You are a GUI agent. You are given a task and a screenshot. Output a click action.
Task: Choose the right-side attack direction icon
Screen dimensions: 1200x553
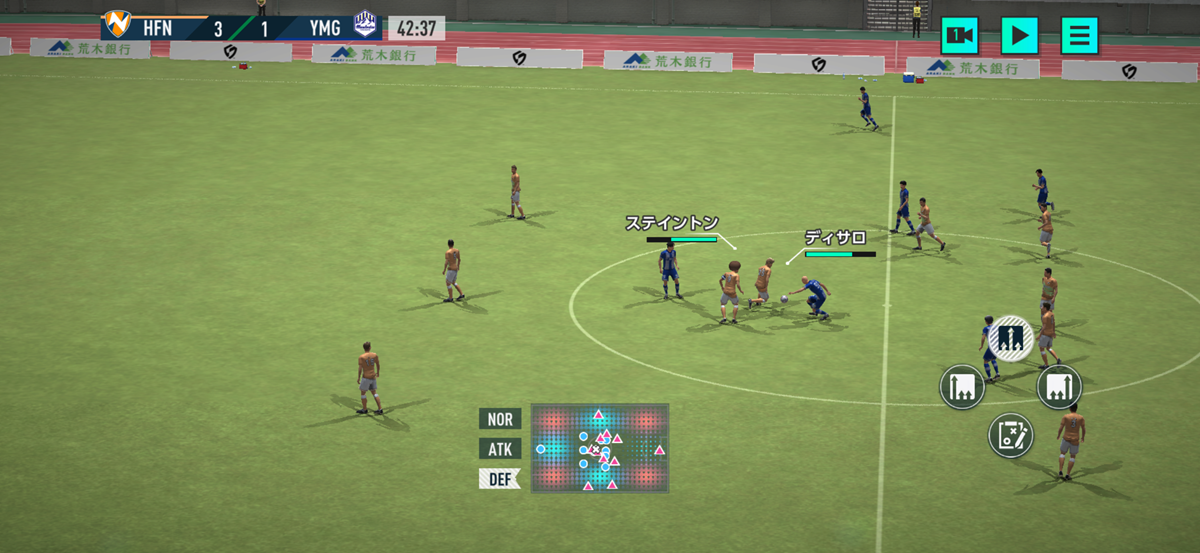click(1059, 386)
